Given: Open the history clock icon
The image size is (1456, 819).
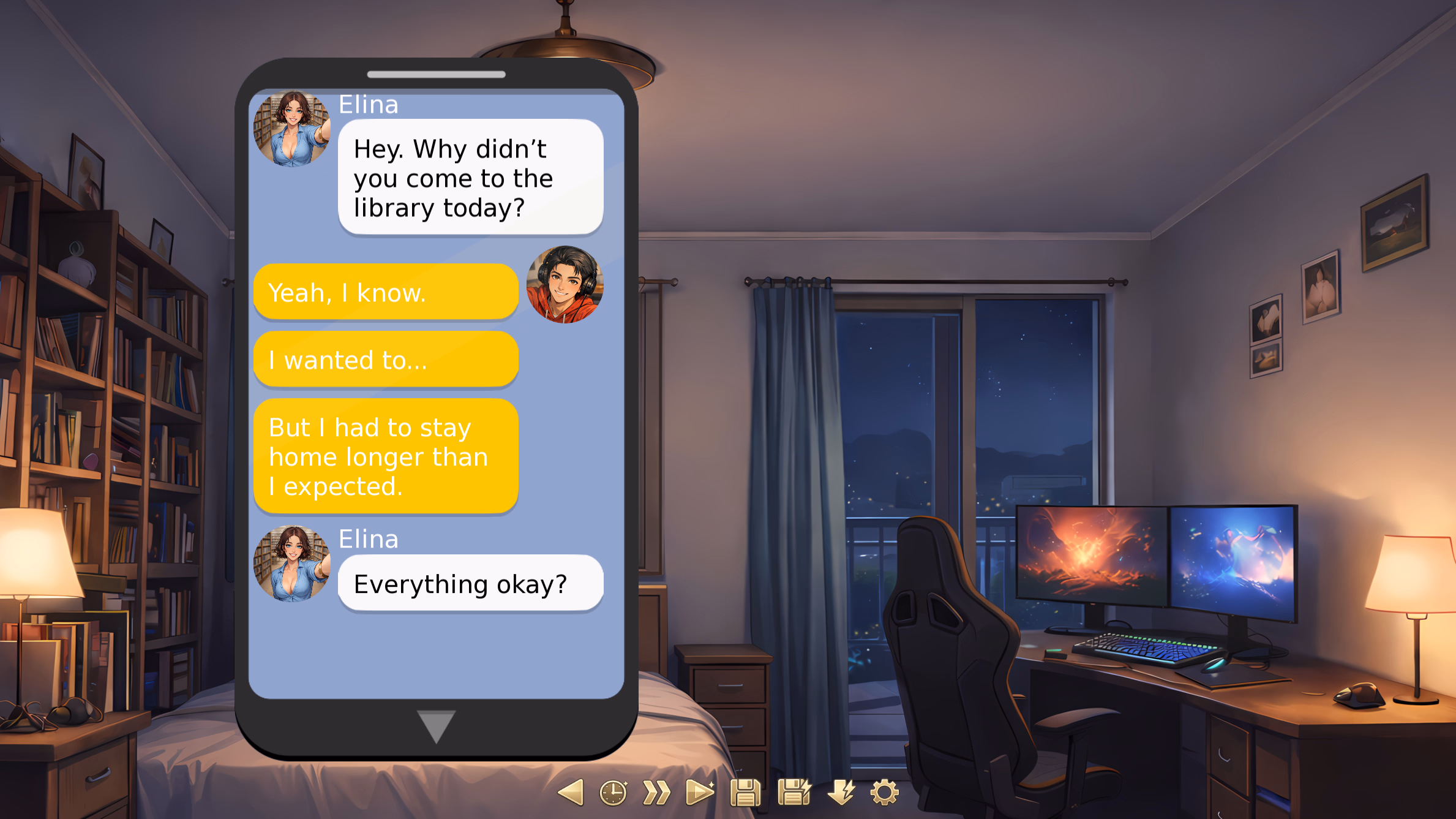Looking at the screenshot, I should coord(613,793).
